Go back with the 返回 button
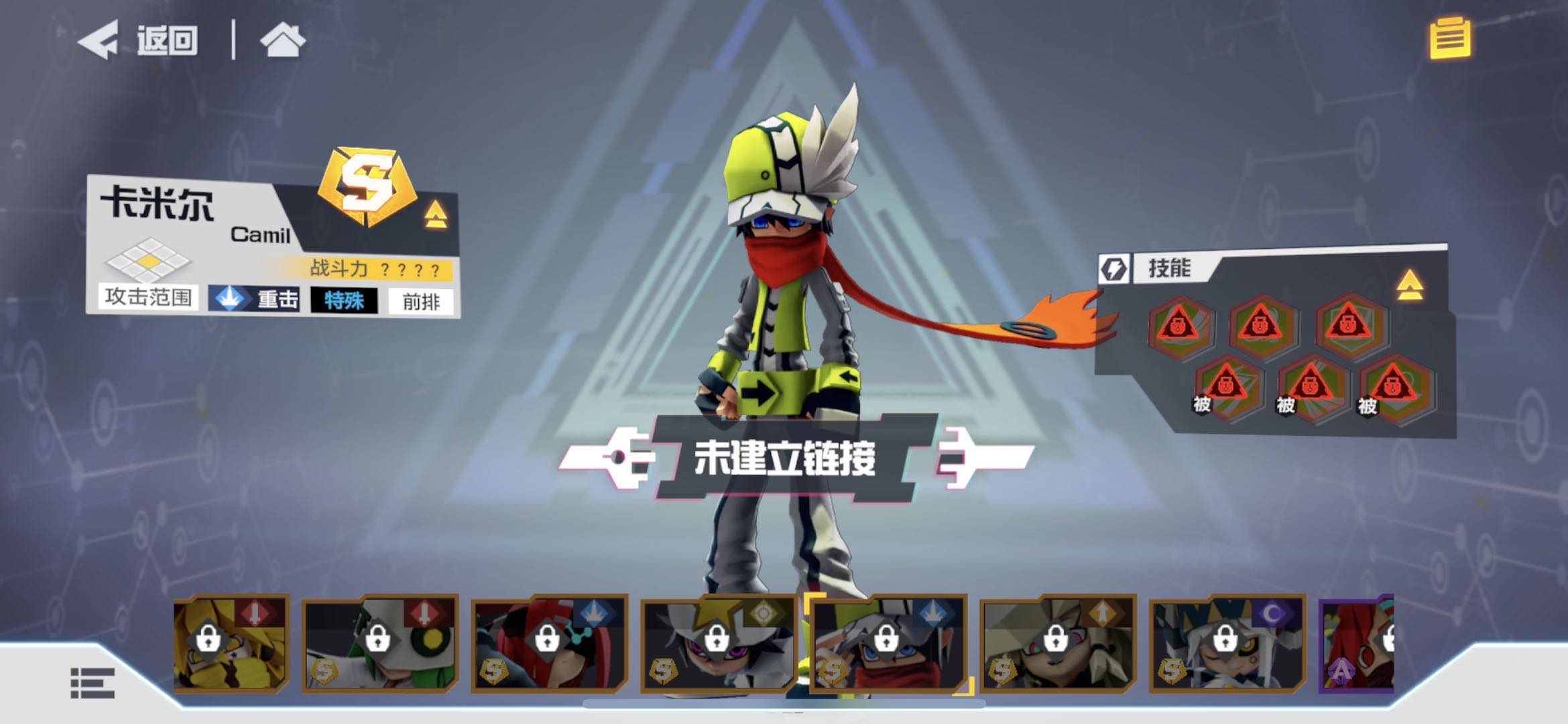This screenshot has height=724, width=1568. tap(139, 40)
